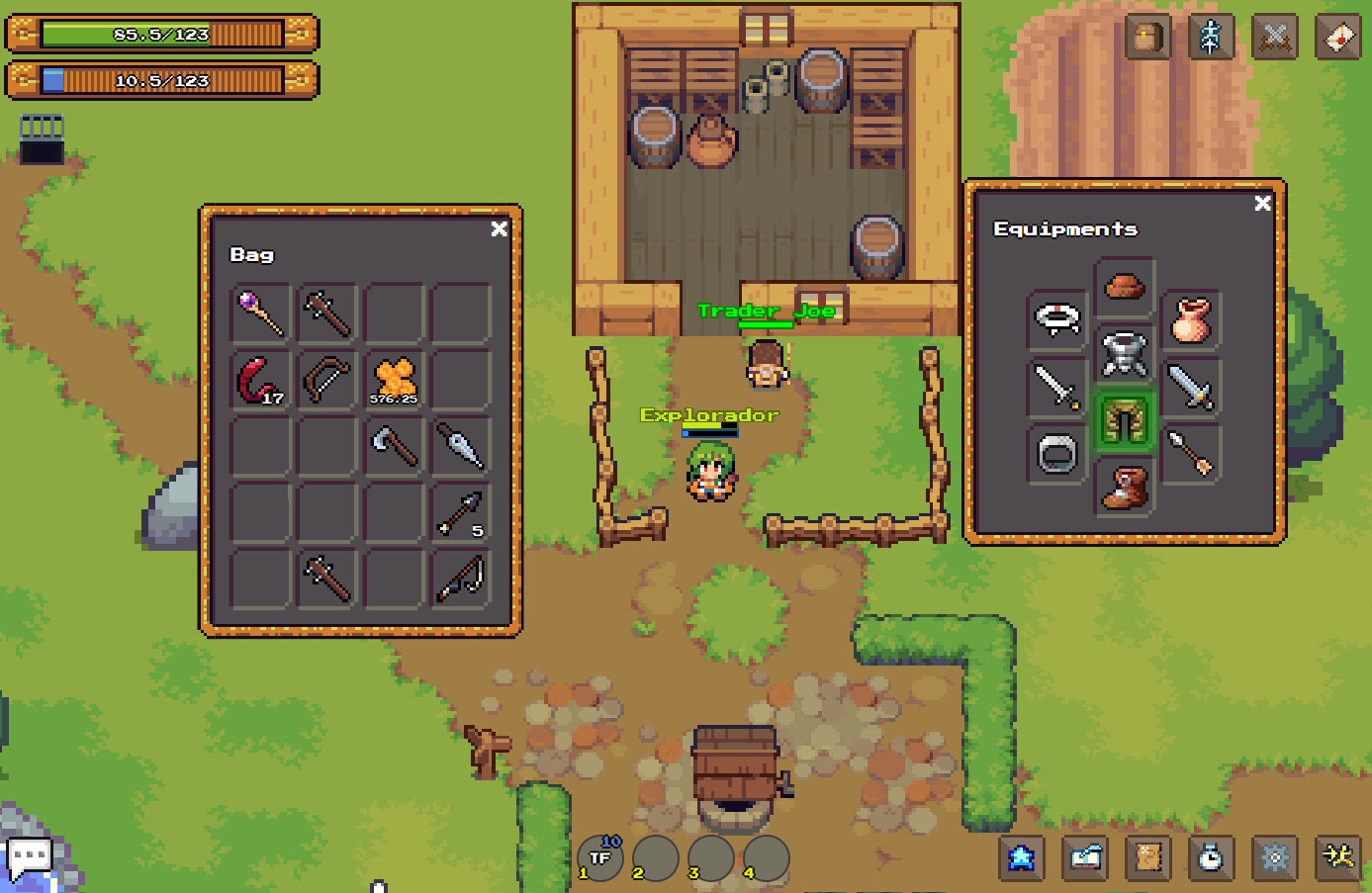Open the crossed swords combat icon
This screenshot has height=893, width=1372.
1274,37
